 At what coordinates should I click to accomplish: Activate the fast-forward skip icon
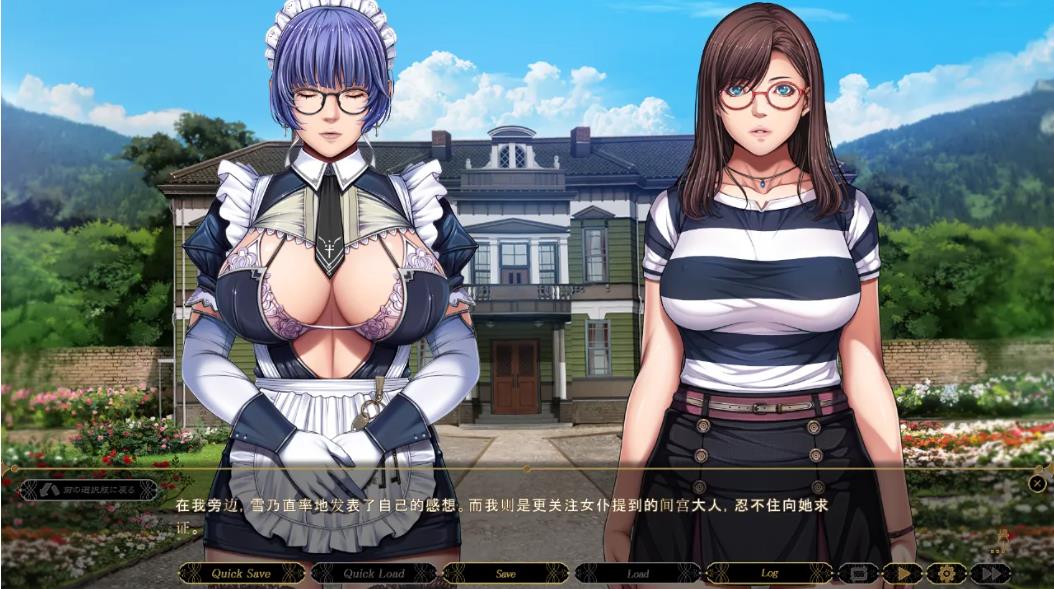point(990,573)
